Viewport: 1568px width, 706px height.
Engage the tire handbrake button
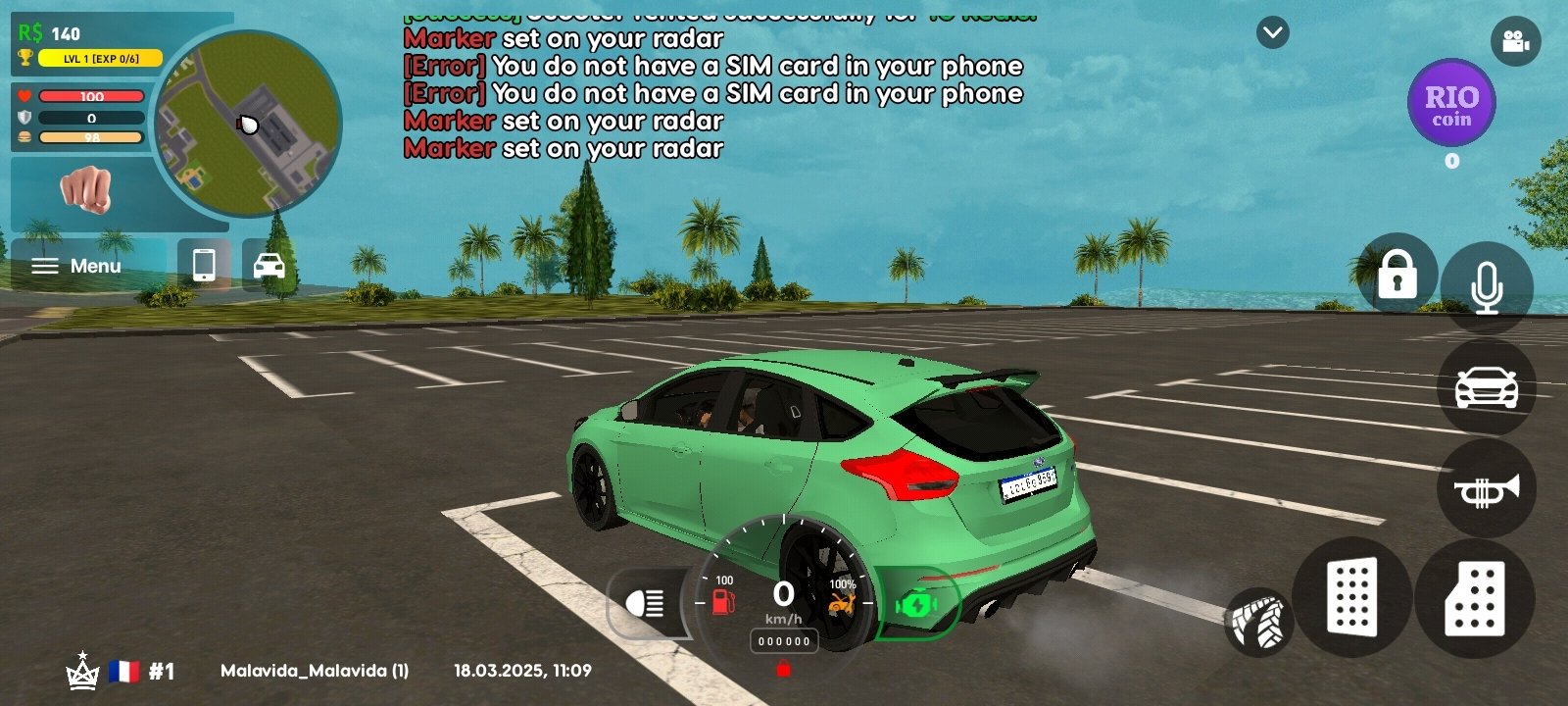click(x=1258, y=622)
